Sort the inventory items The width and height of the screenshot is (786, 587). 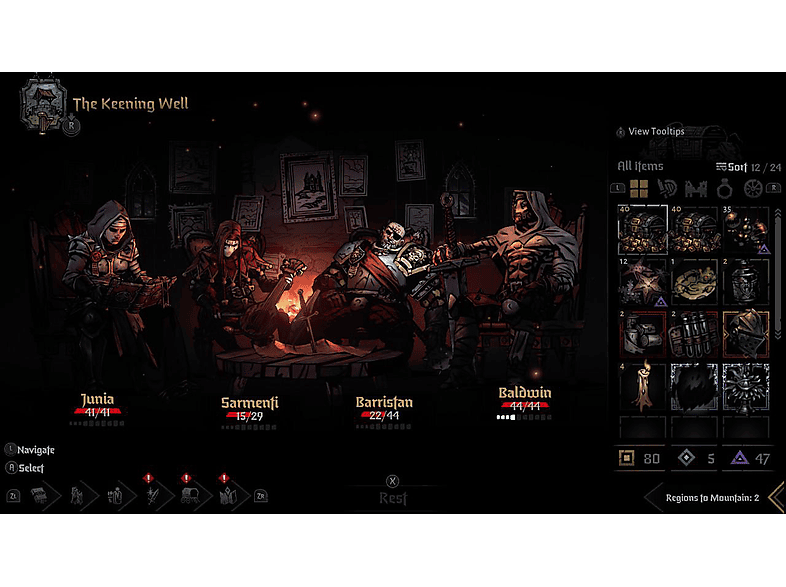[731, 166]
